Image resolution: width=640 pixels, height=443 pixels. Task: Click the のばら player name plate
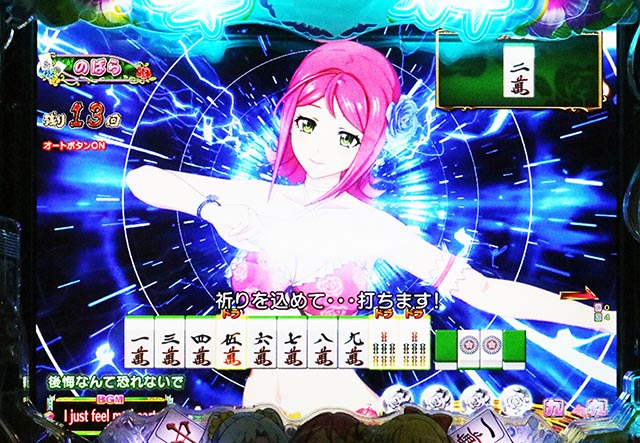(x=97, y=68)
